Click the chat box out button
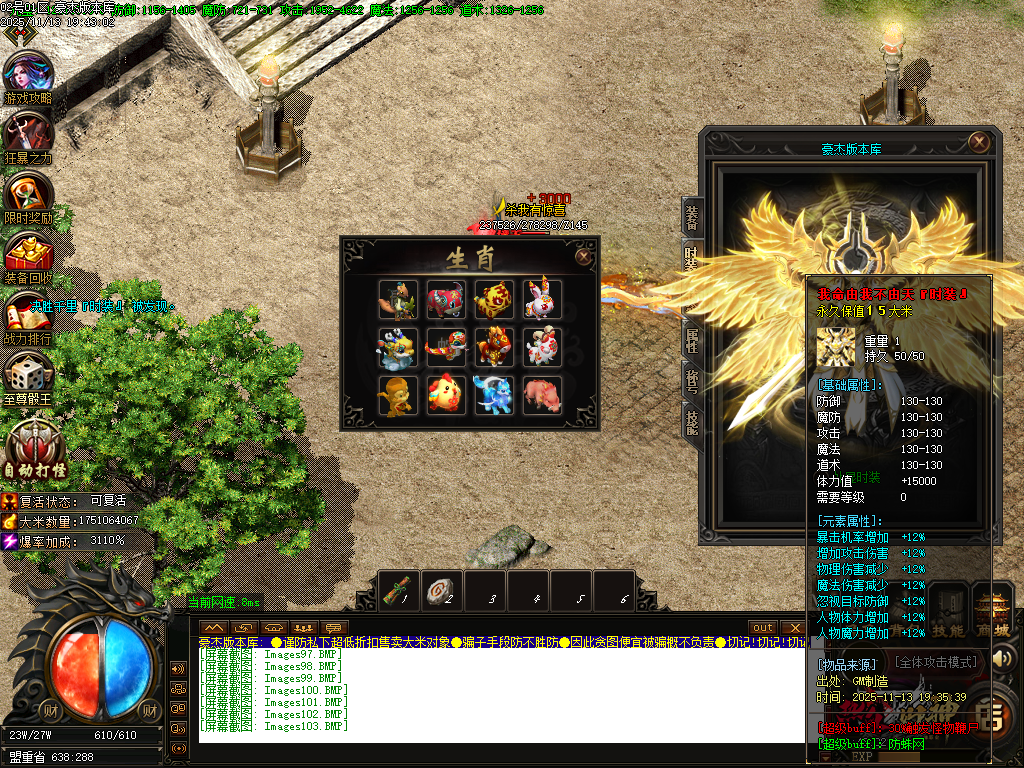The image size is (1024, 768). point(764,627)
